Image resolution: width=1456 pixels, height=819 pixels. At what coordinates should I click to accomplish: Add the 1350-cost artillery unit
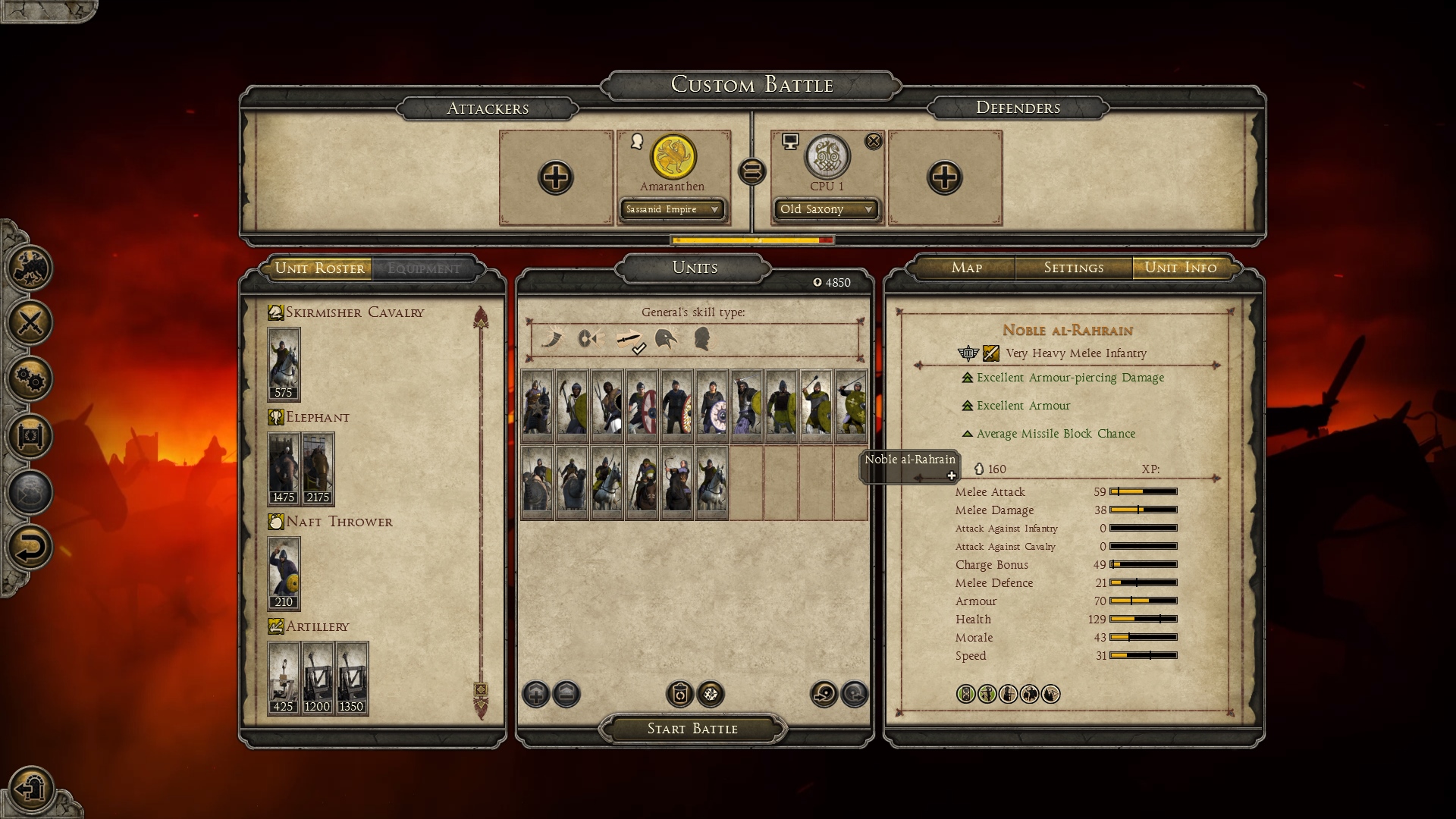pos(352,678)
